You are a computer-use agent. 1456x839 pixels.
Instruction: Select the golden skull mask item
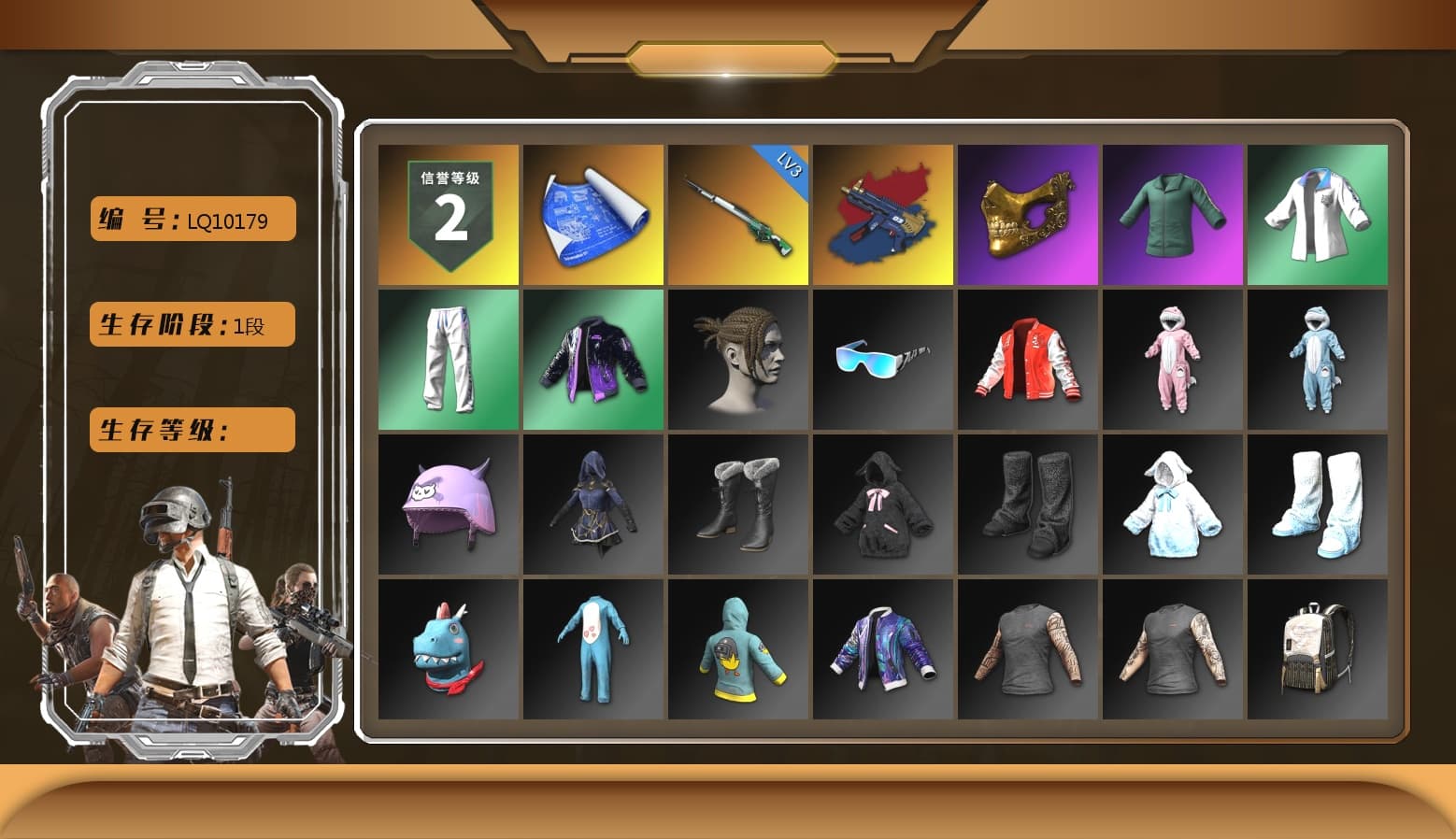(1028, 214)
